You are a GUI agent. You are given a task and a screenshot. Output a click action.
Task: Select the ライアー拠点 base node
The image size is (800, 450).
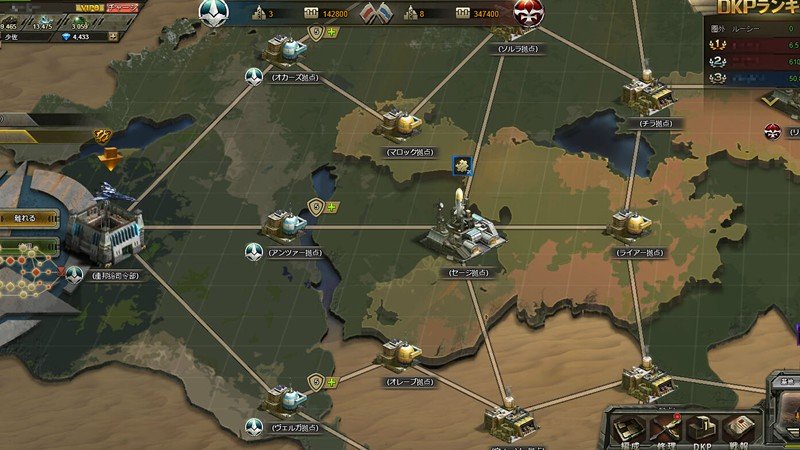(x=632, y=225)
